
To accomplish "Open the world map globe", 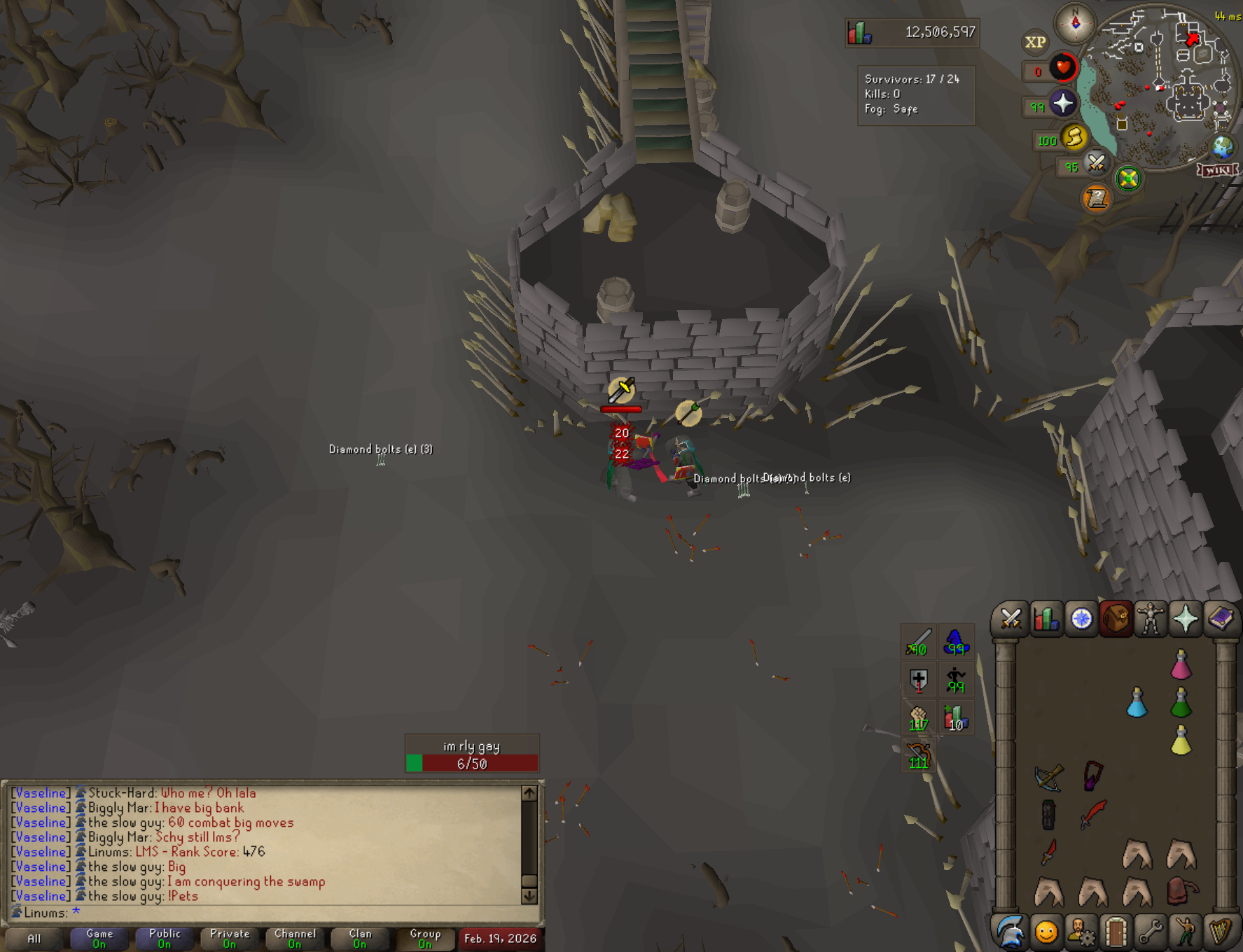I will [x=1223, y=147].
